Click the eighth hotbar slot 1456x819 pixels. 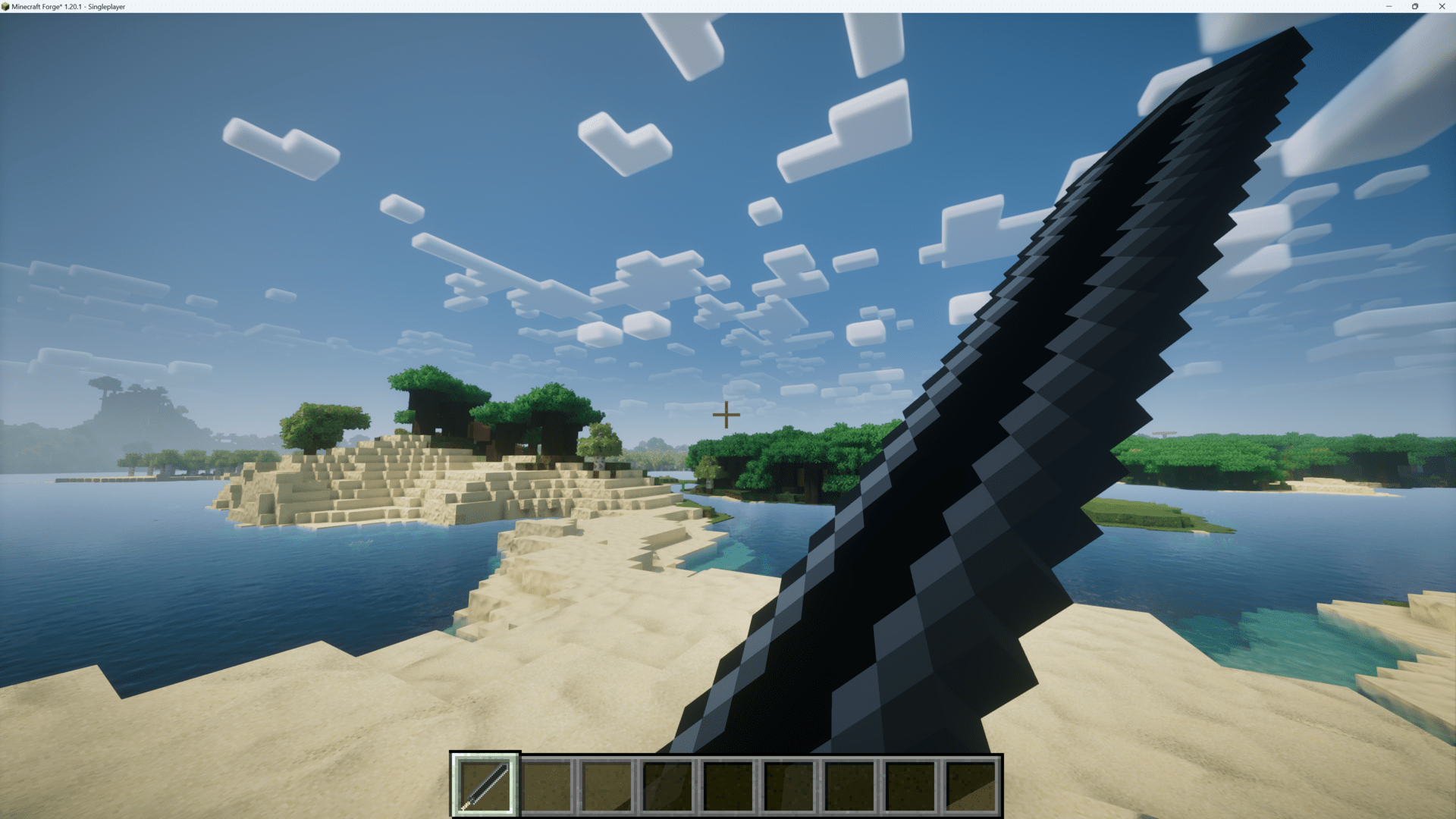coord(911,785)
